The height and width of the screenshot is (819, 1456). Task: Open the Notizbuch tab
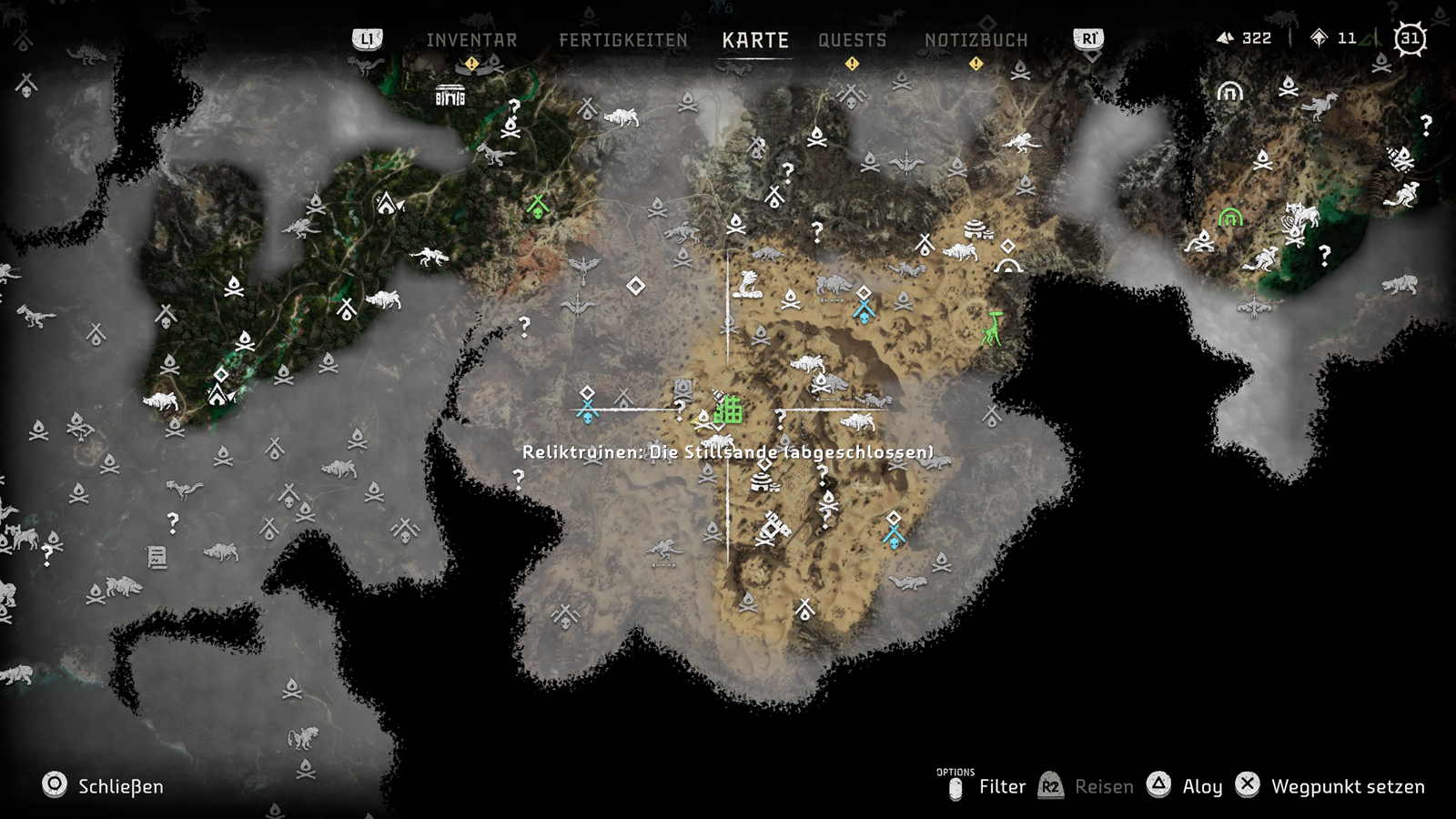tap(976, 40)
